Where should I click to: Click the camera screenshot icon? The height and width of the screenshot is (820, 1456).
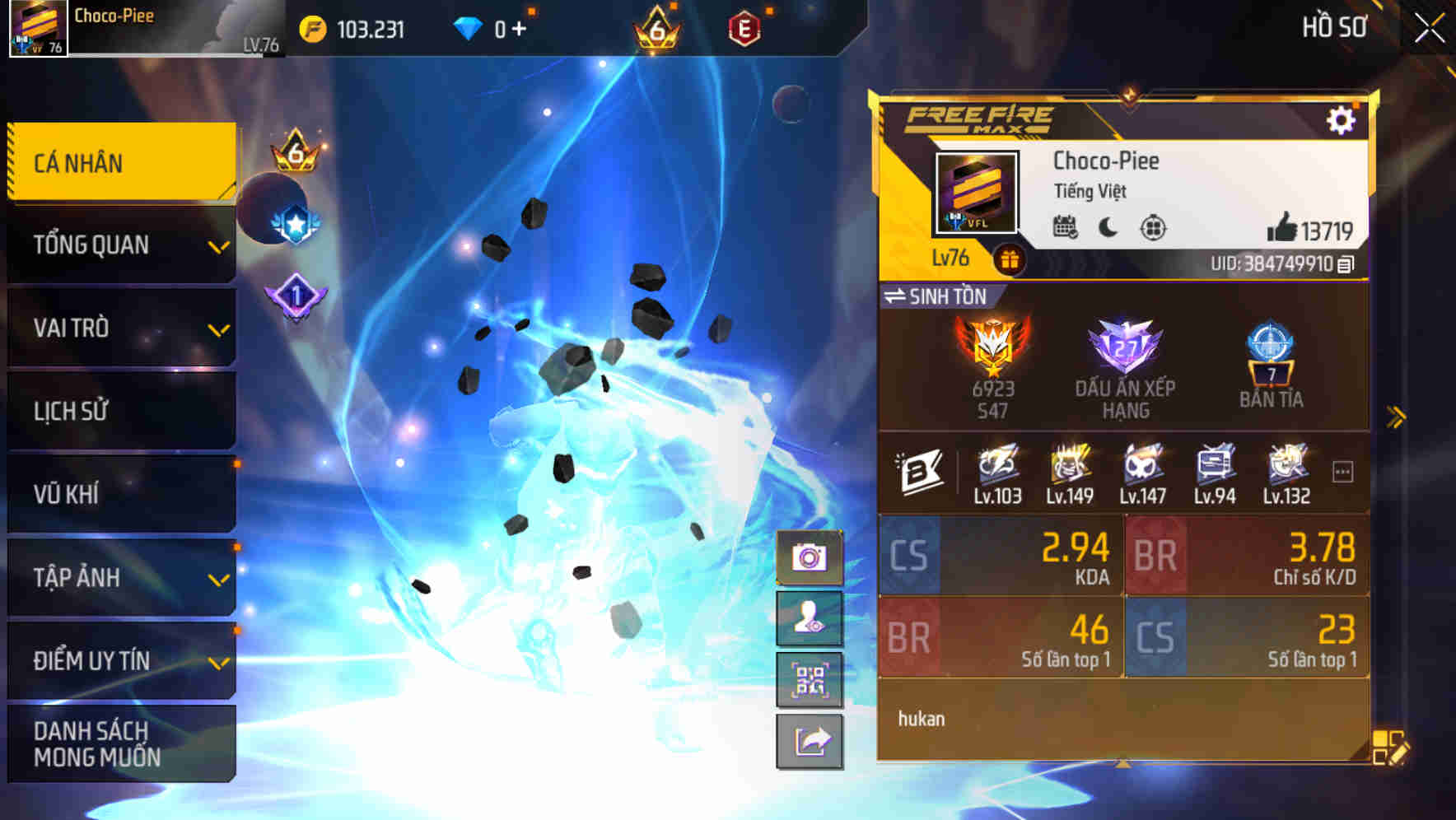click(810, 558)
